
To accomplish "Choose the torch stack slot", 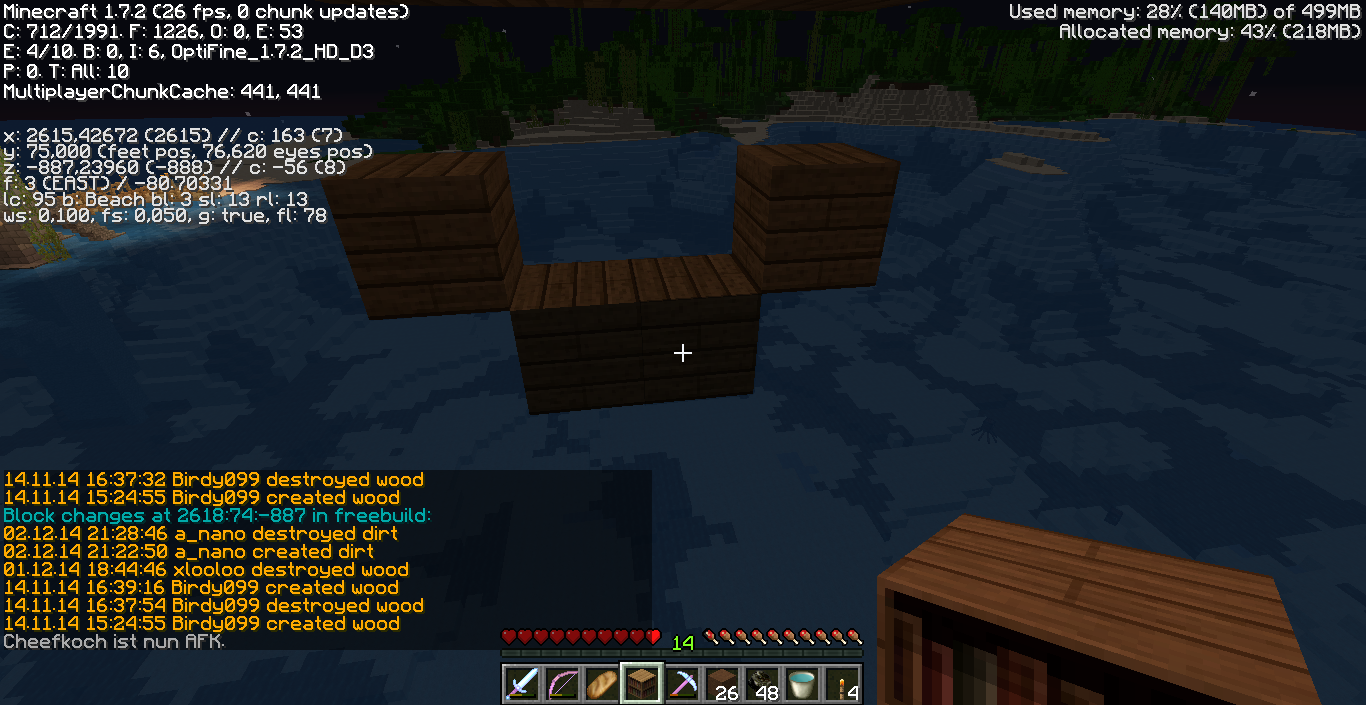I will (x=842, y=684).
